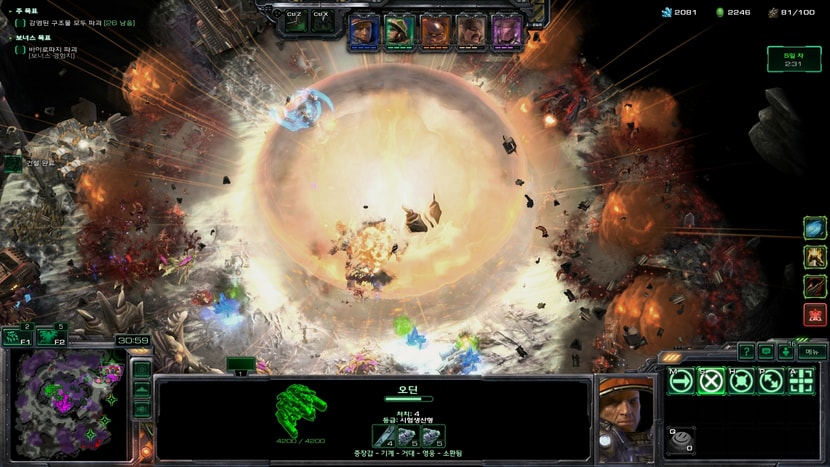
Task: Activate the Ctrl+X top bar ability
Action: [x=321, y=23]
